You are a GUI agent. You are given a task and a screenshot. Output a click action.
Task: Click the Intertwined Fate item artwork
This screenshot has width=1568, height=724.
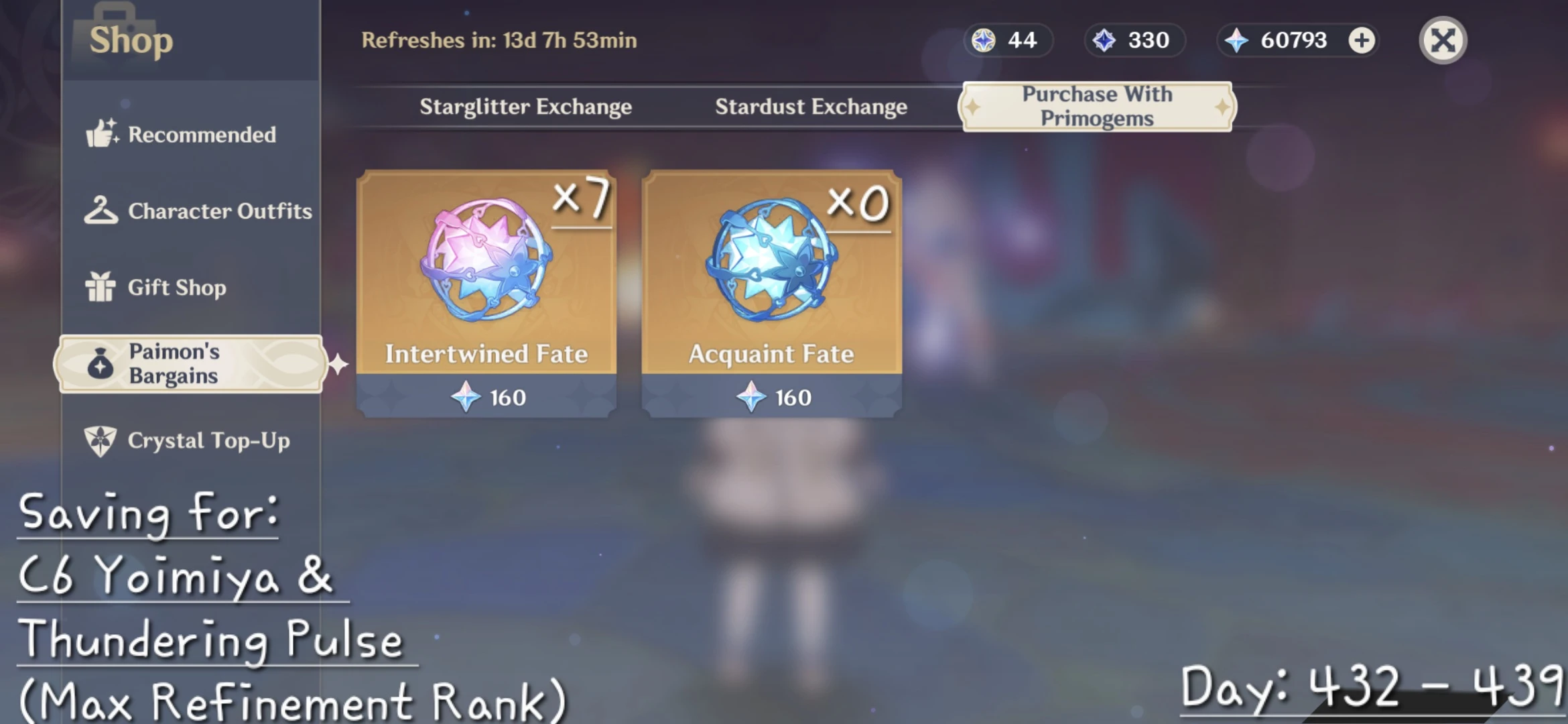[x=484, y=268]
